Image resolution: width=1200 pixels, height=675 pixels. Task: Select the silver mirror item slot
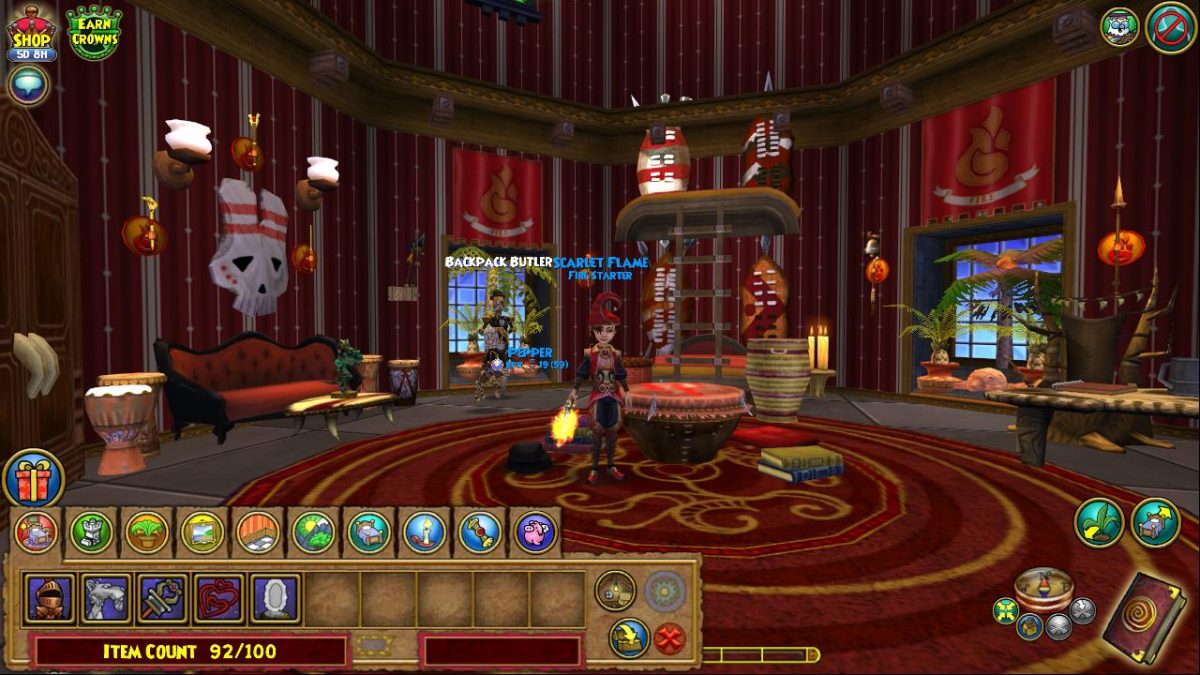[275, 598]
